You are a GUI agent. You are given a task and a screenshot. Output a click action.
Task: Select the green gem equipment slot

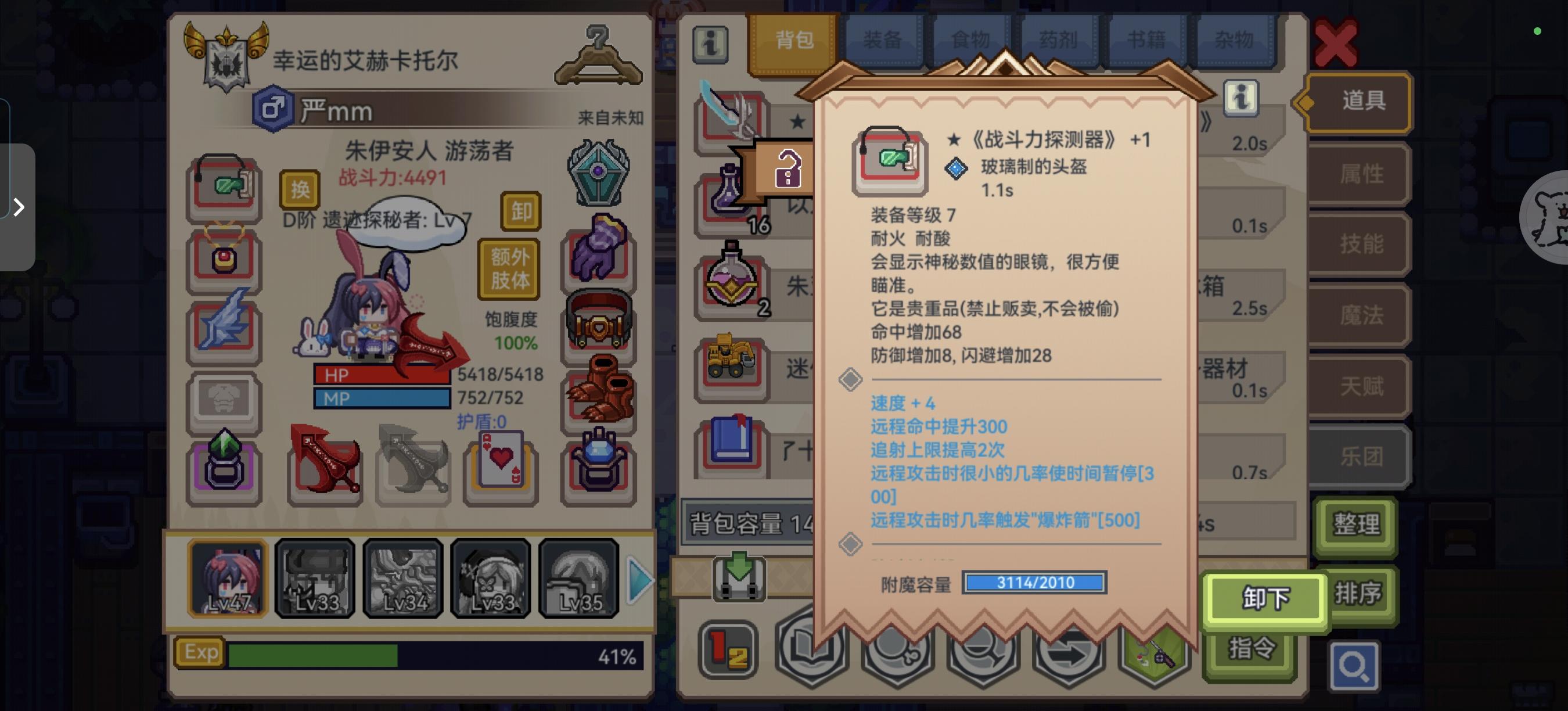pyautogui.click(x=224, y=466)
